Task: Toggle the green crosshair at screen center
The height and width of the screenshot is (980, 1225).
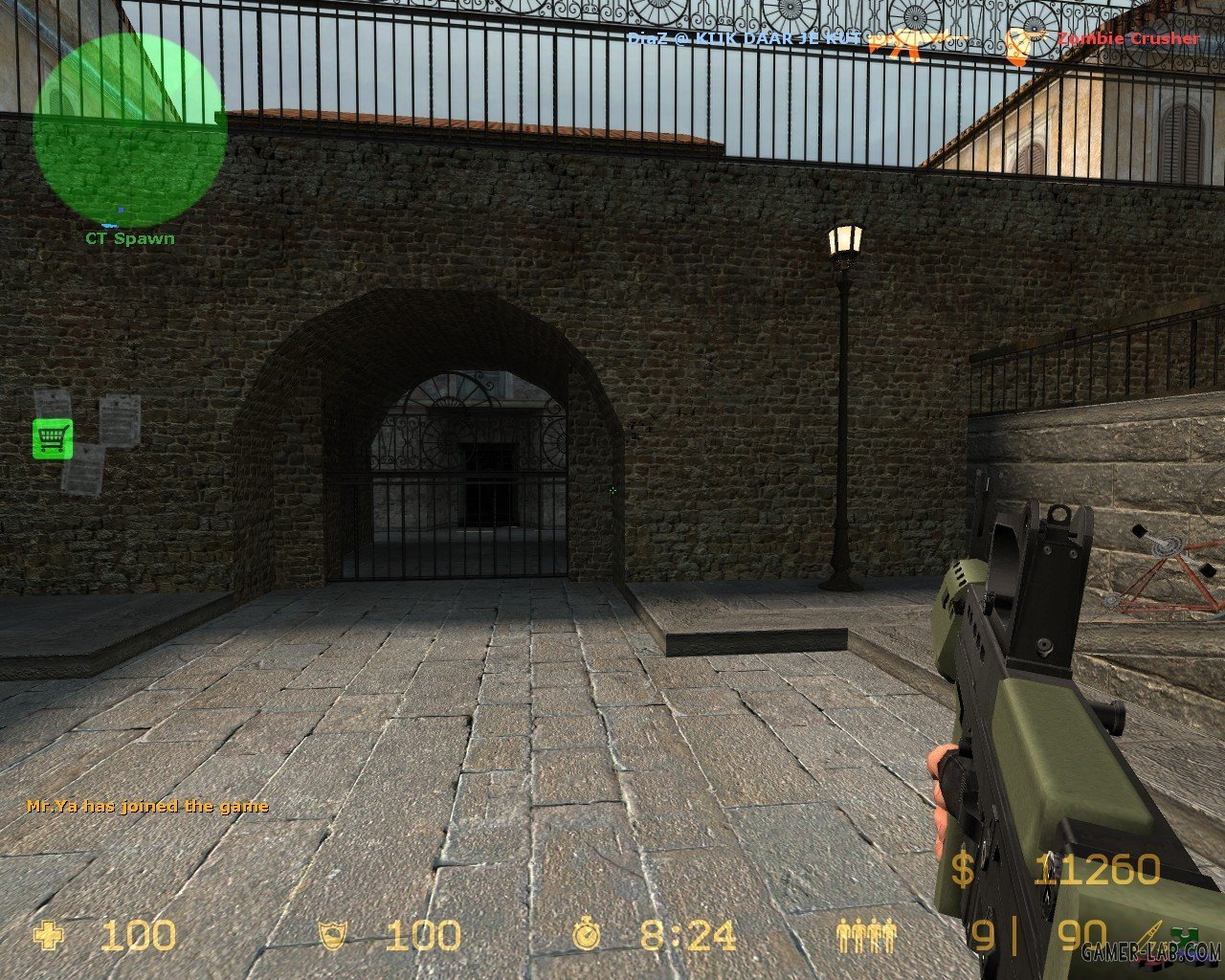Action: coord(612,490)
